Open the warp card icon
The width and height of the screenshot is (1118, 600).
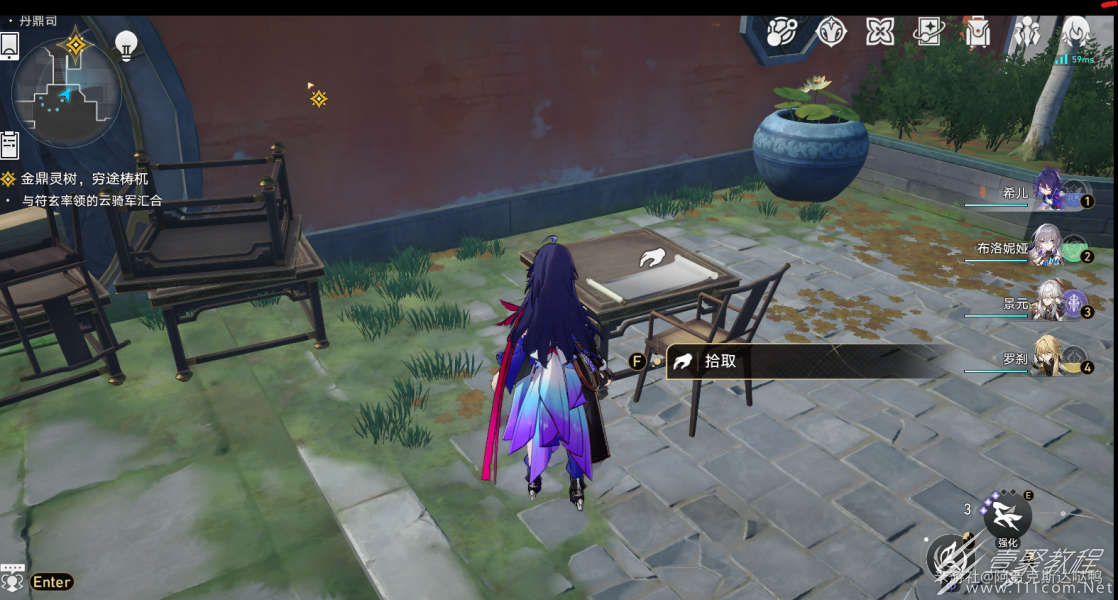coord(929,32)
